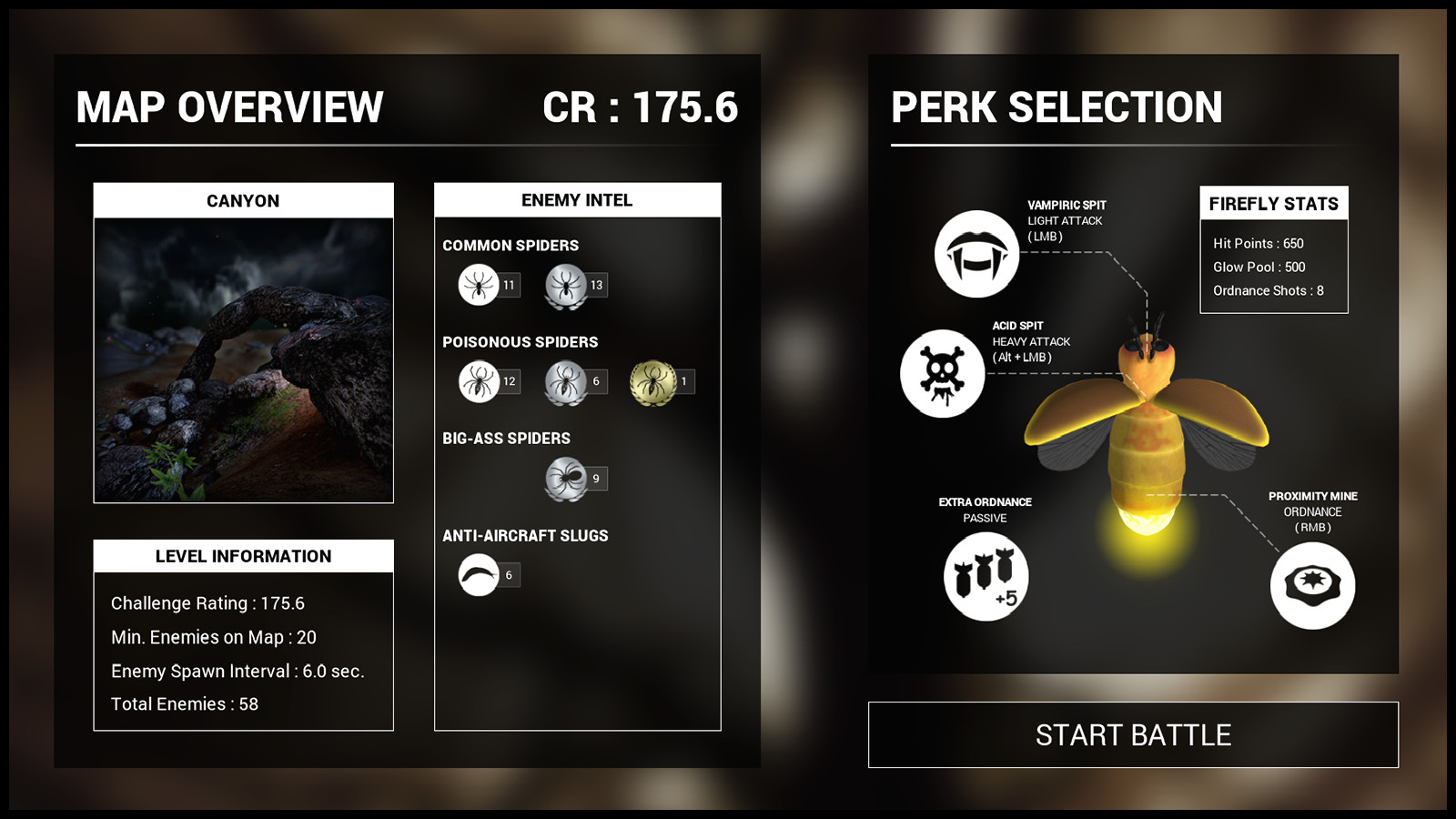Enable the Vampiric Spit light attack
Screen dimensions: 1456x819
pyautogui.click(x=974, y=253)
